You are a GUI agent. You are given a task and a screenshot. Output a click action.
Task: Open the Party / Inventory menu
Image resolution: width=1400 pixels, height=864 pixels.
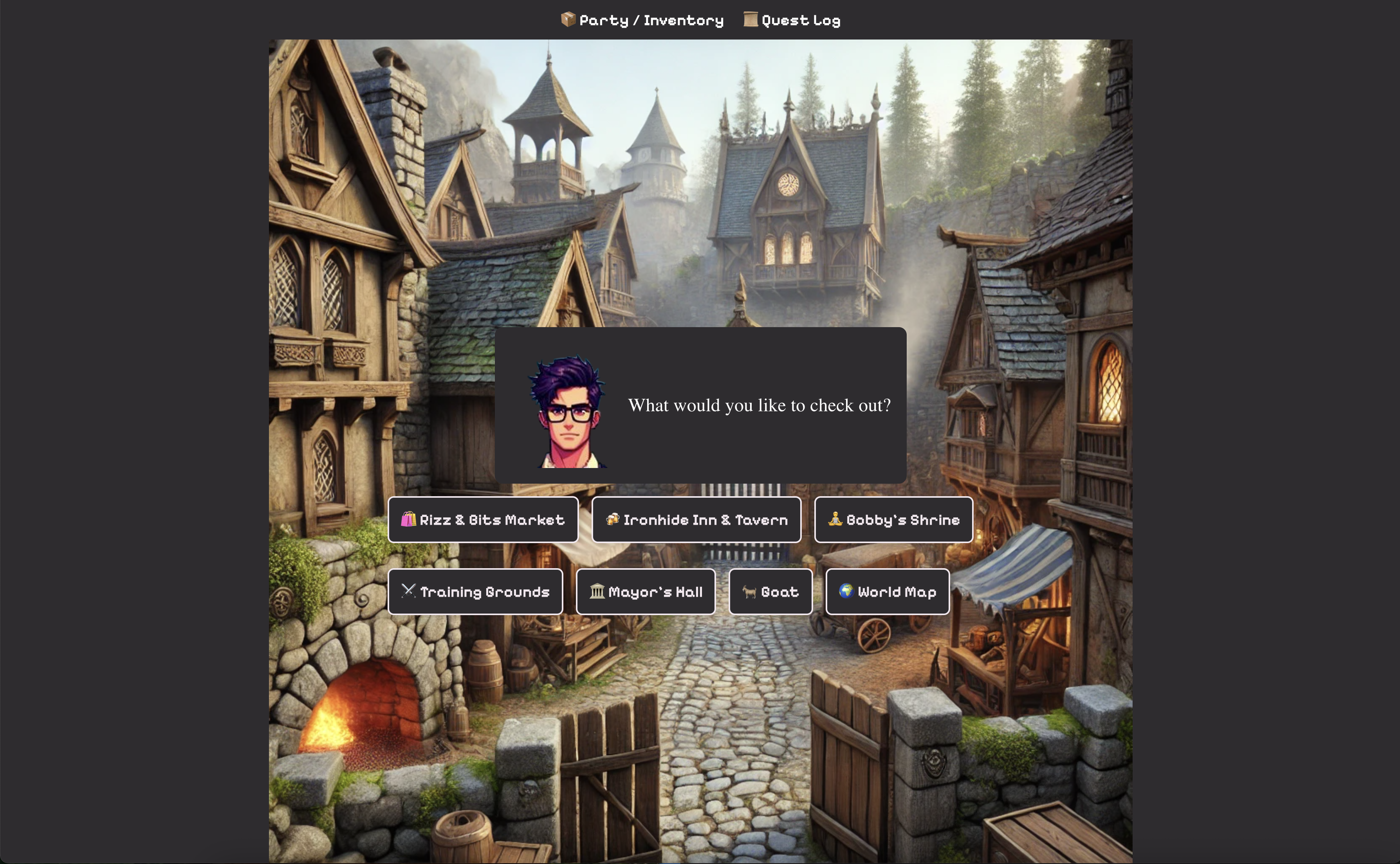pyautogui.click(x=642, y=21)
